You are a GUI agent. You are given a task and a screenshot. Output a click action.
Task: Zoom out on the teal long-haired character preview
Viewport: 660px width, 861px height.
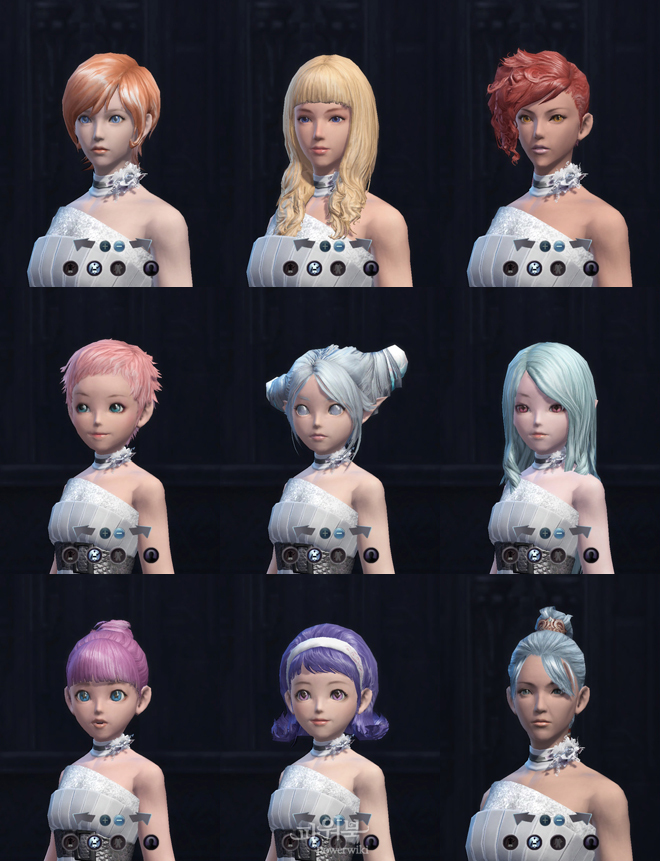pyautogui.click(x=559, y=533)
